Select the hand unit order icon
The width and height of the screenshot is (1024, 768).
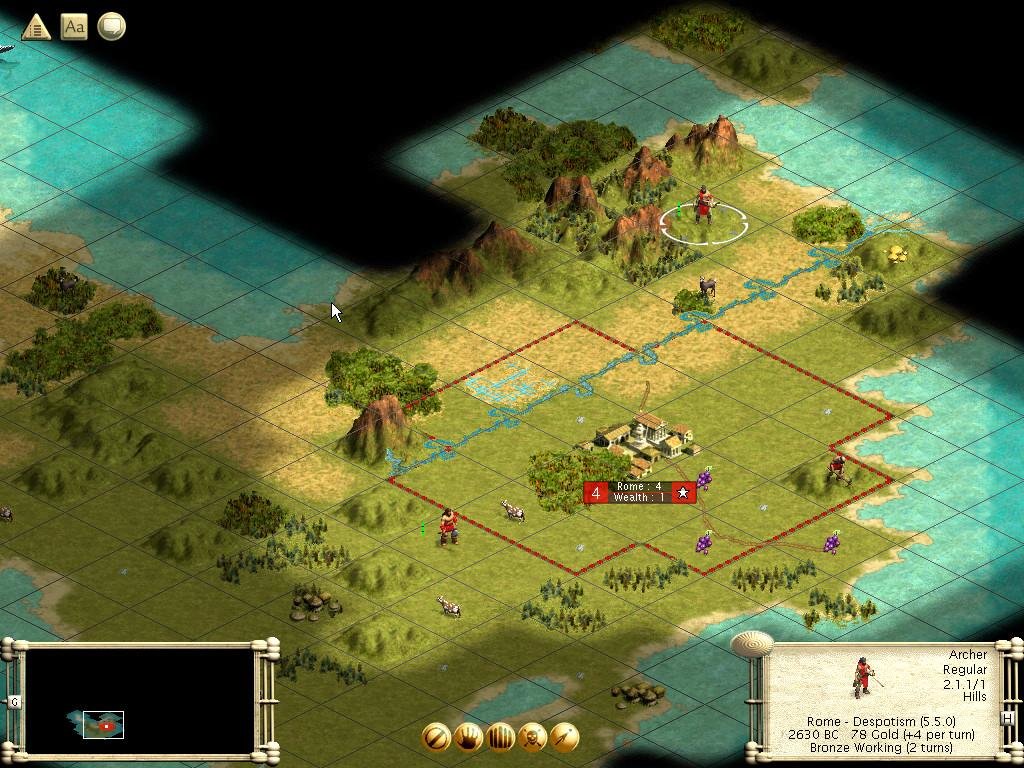(468, 738)
